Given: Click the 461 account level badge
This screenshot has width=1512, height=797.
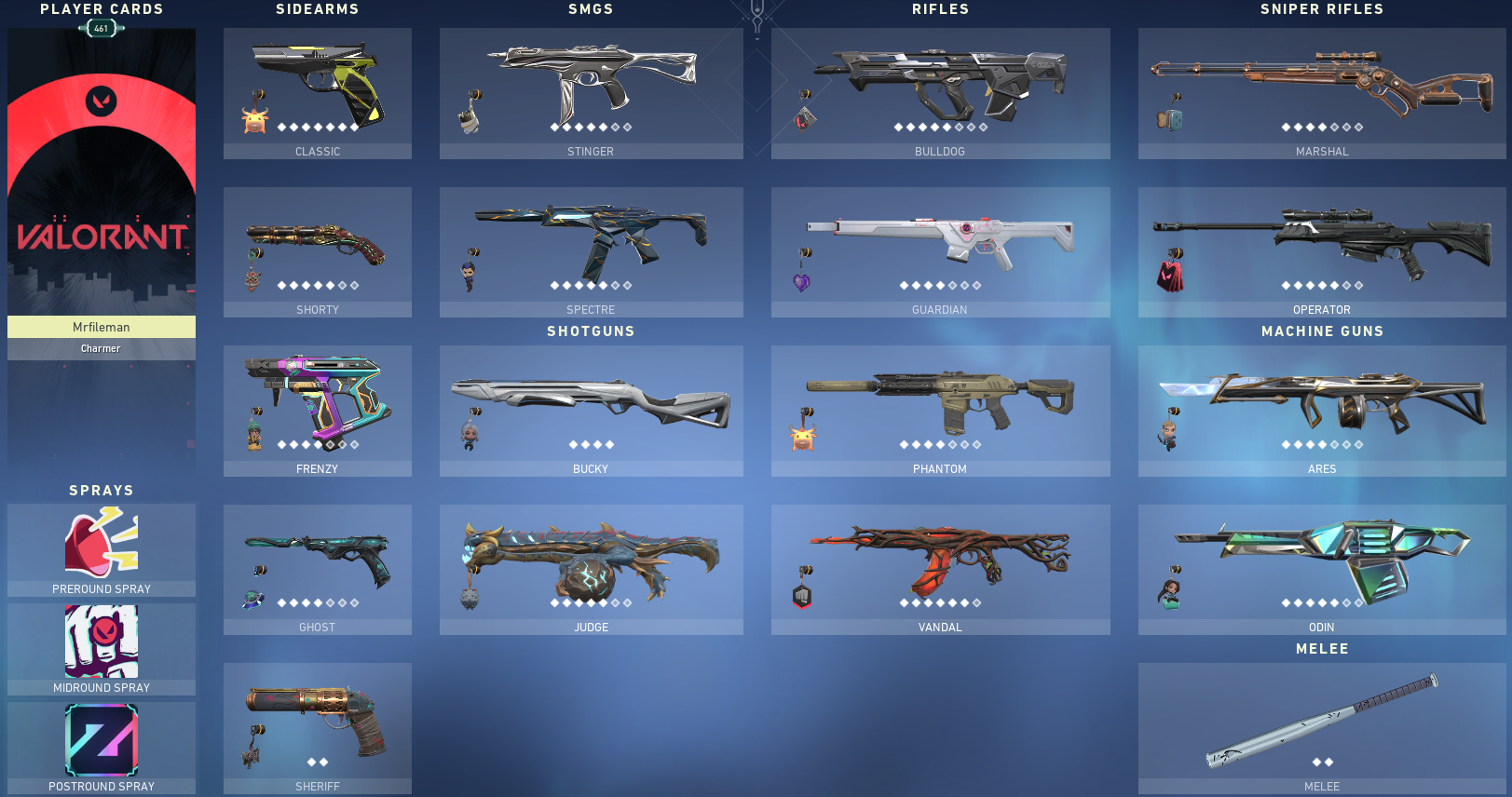Looking at the screenshot, I should tap(101, 28).
